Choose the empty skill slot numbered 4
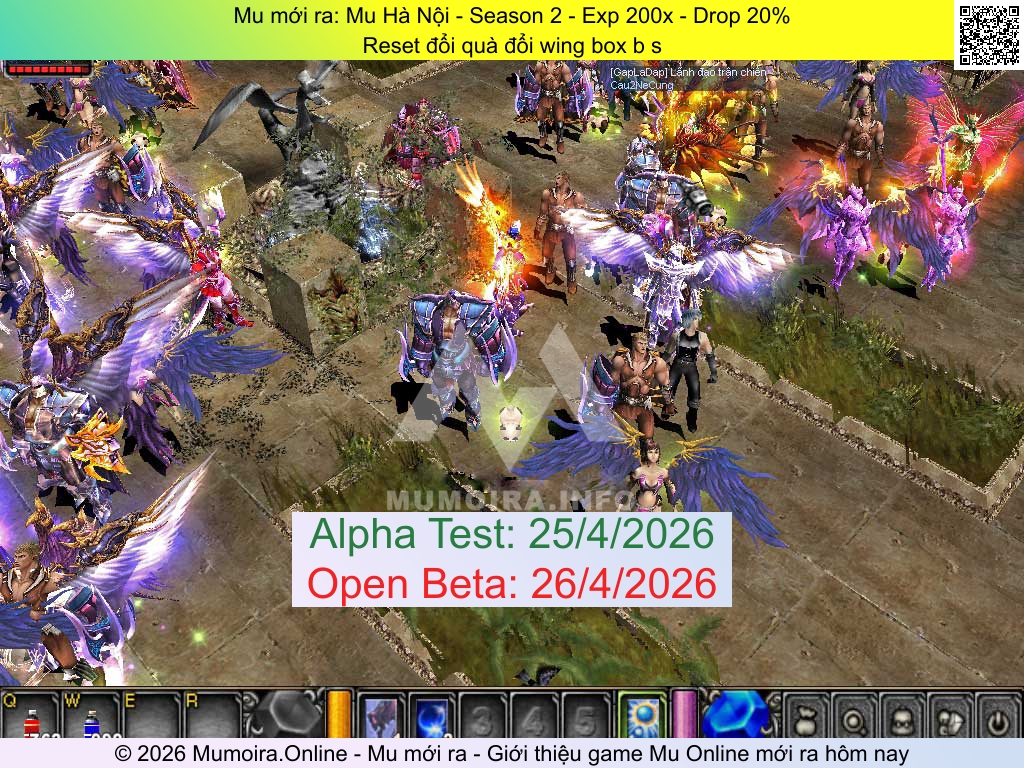Viewport: 1024px width, 768px height. click(x=535, y=716)
